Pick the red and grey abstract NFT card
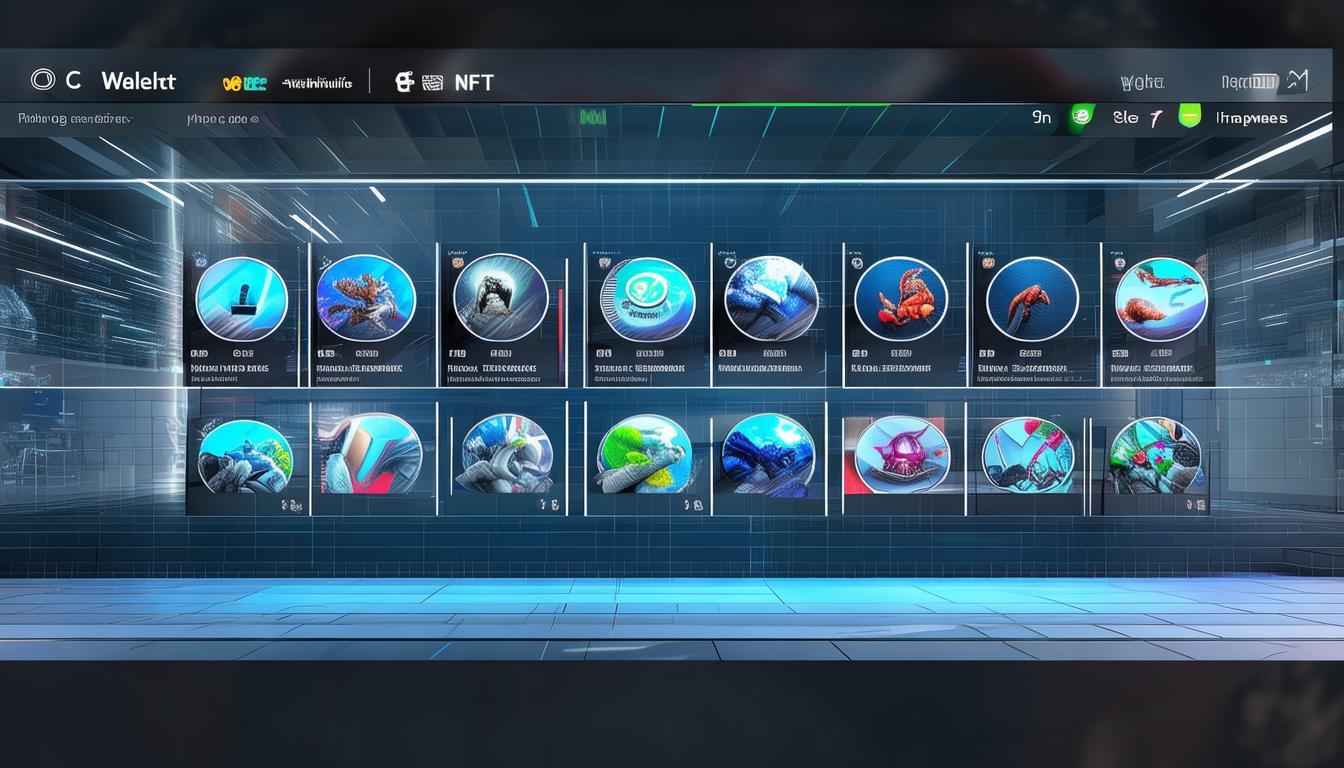 pos(371,455)
